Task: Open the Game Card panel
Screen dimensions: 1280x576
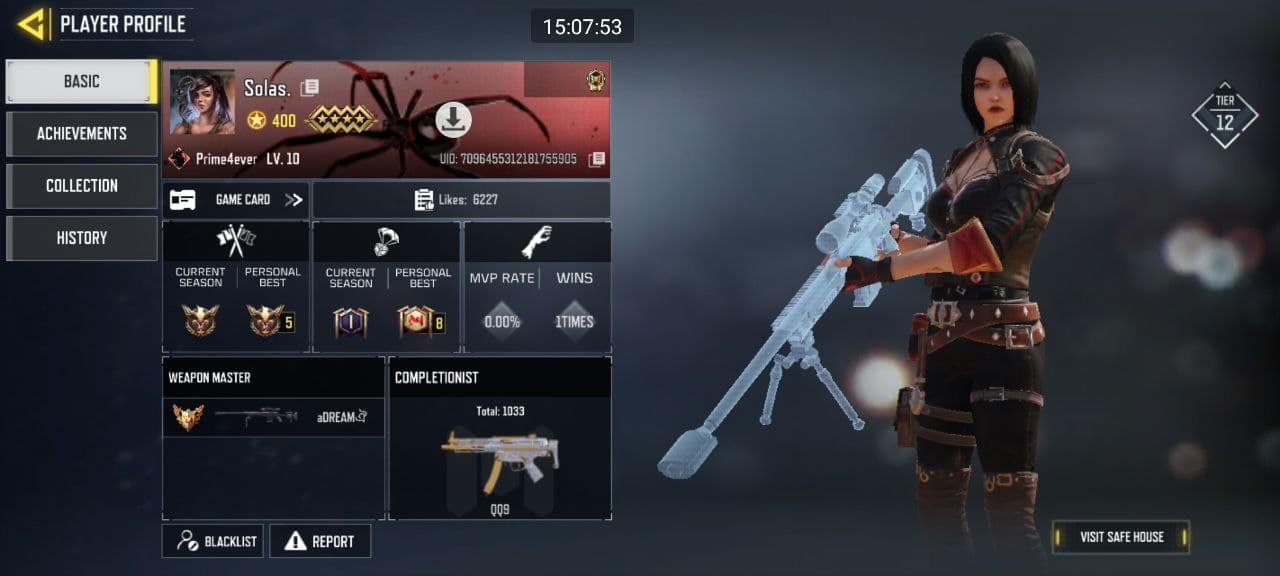Action: click(236, 200)
